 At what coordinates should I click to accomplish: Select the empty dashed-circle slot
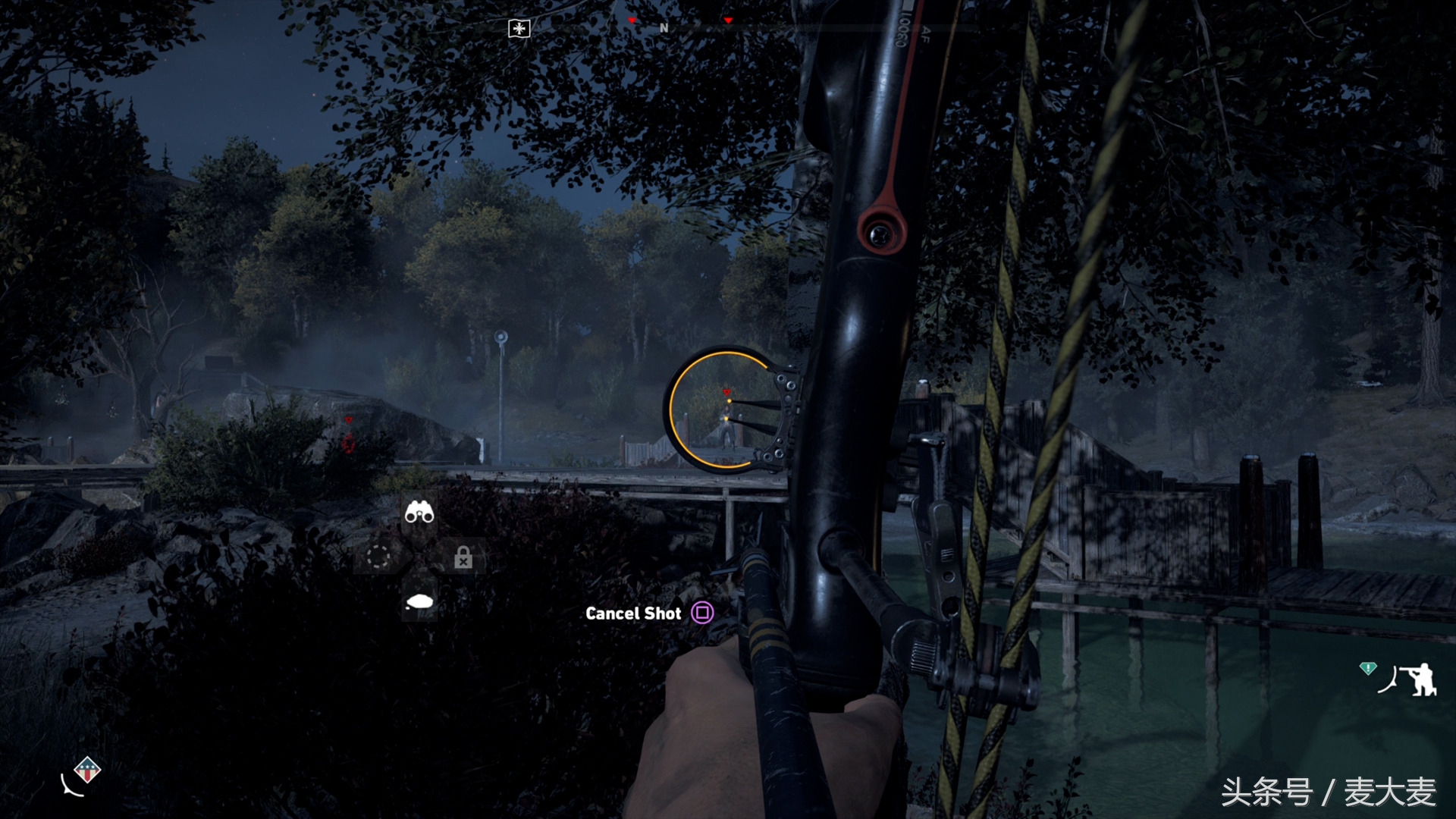378,557
